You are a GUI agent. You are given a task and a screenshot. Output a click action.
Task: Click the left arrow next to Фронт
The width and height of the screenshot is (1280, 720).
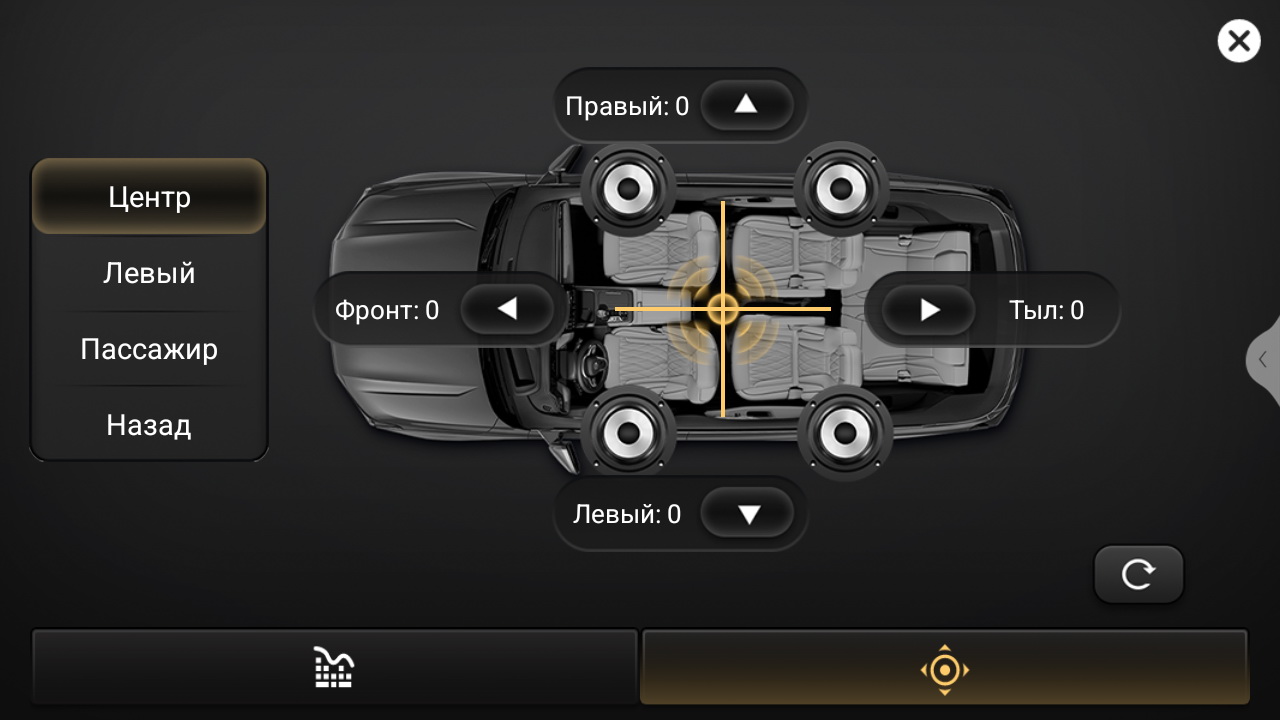[507, 310]
